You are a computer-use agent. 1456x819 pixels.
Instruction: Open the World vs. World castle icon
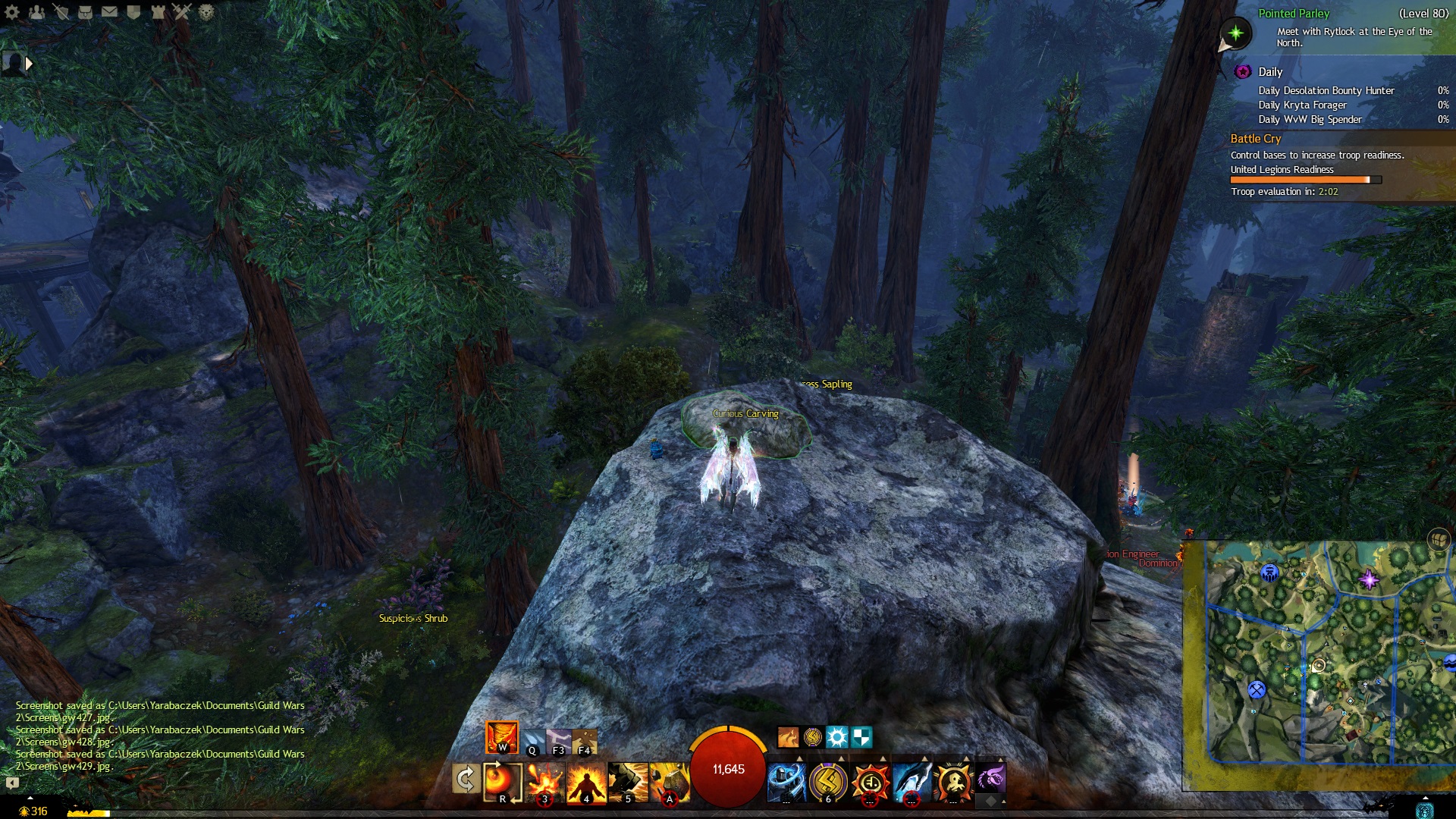(158, 11)
